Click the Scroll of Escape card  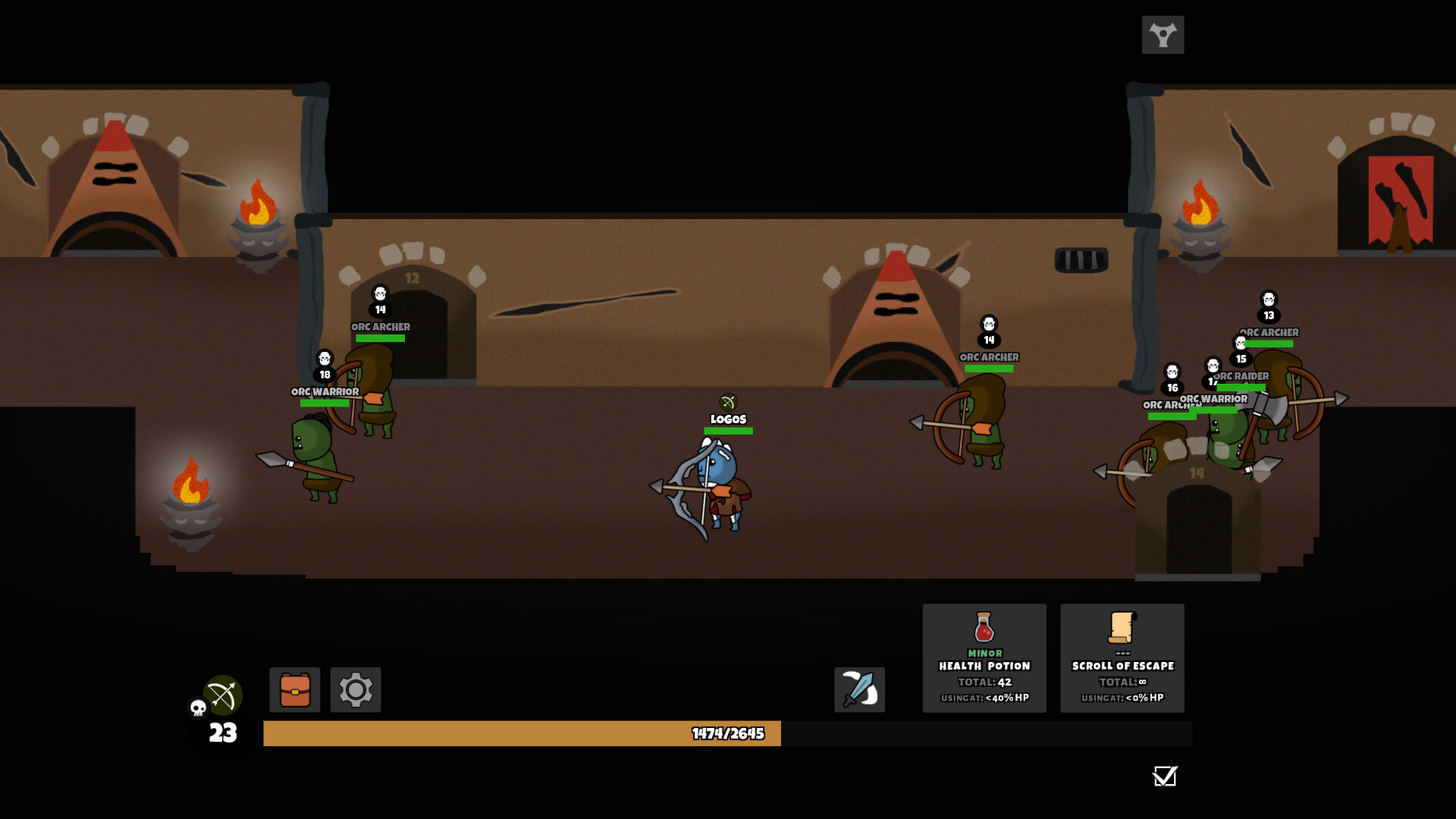(1122, 658)
